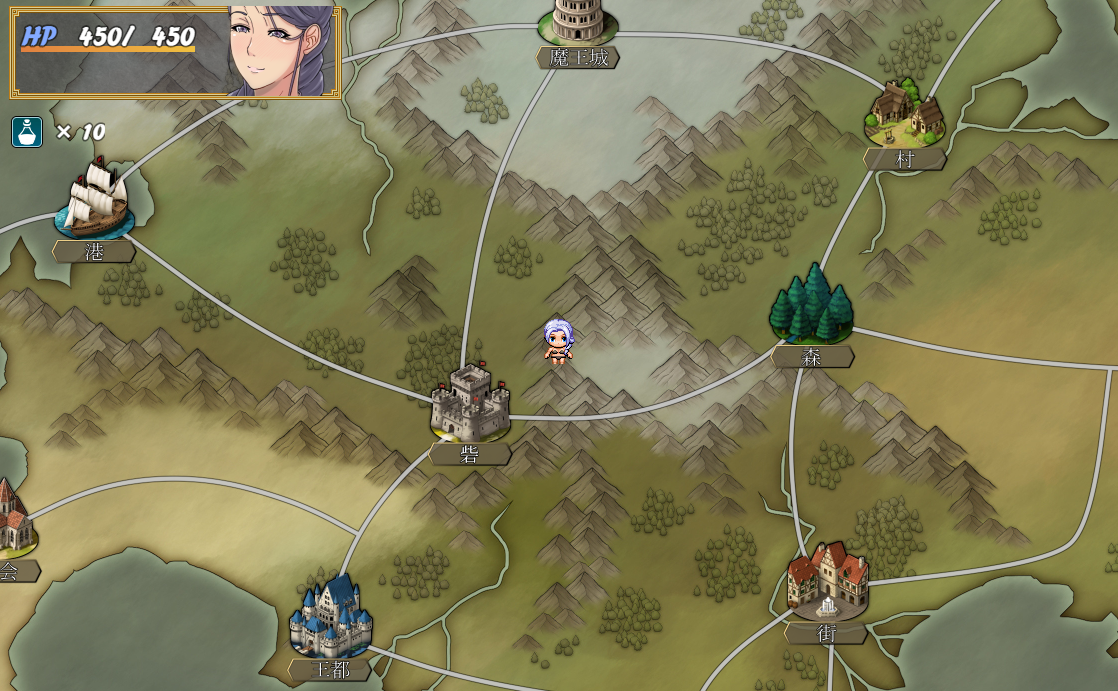The image size is (1118, 691).
Task: Go to the 砦 fortress marker
Action: (469, 402)
